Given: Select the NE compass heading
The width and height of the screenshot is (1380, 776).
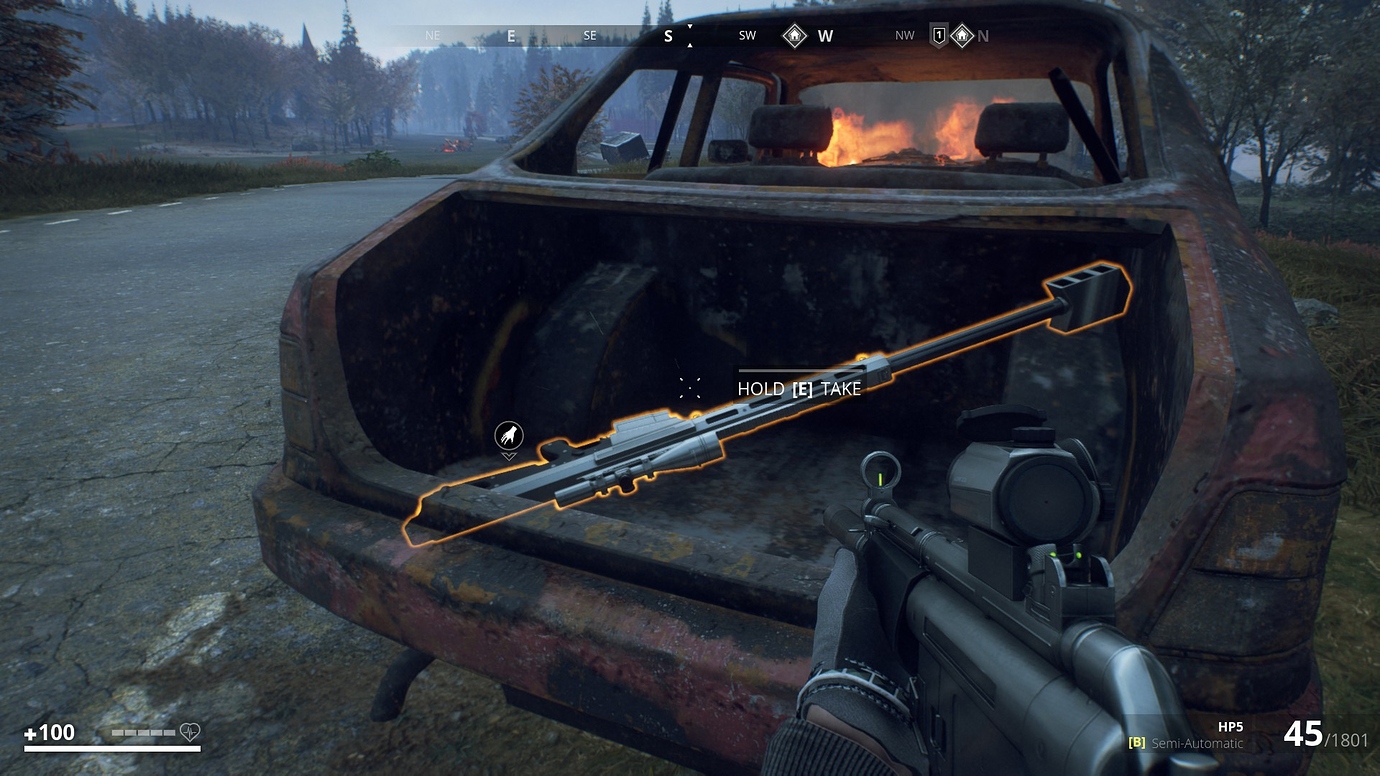Looking at the screenshot, I should [432, 35].
